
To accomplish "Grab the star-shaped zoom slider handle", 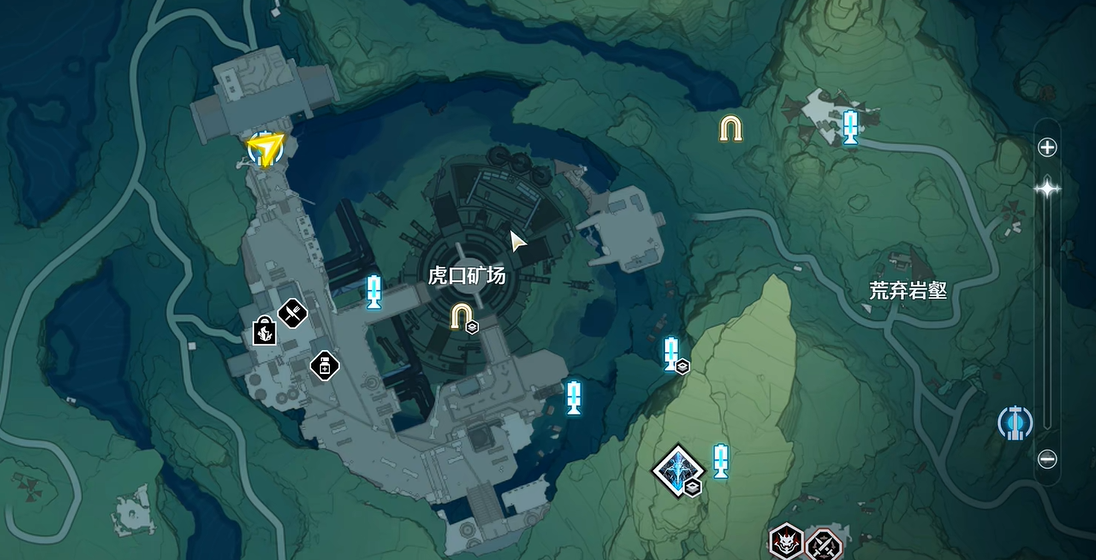I will coord(1047,187).
